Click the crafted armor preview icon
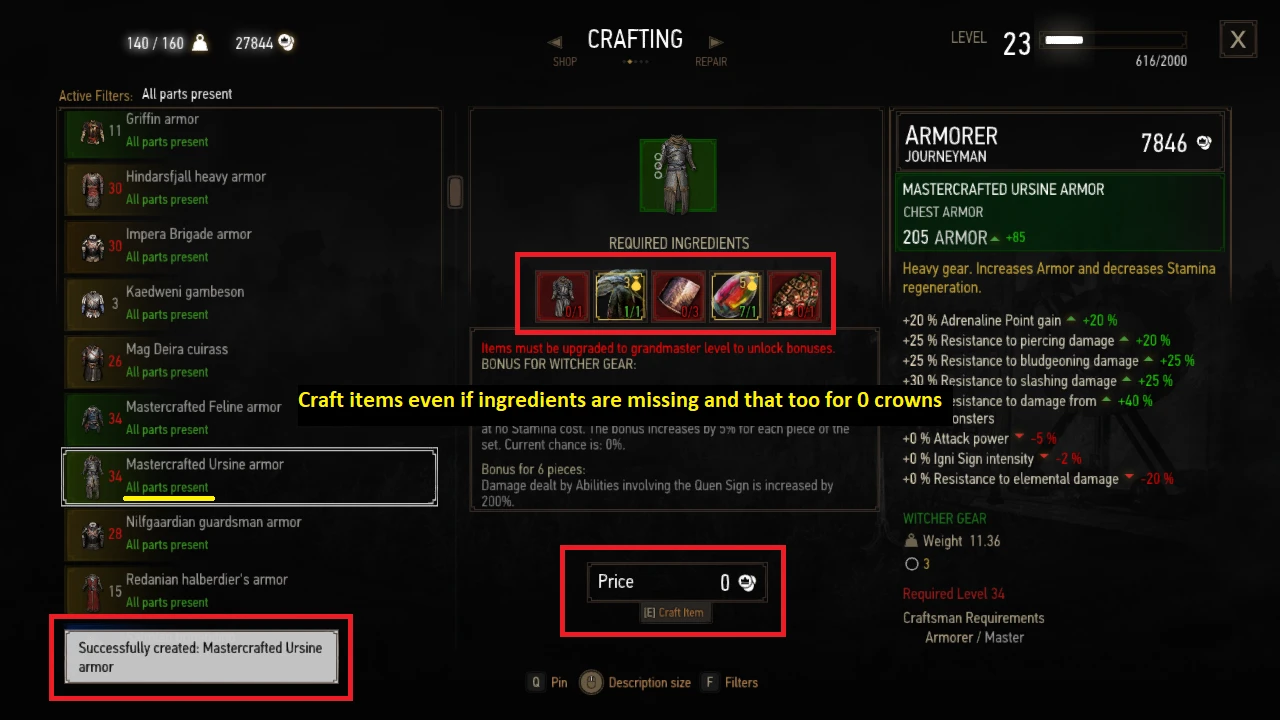Viewport: 1280px width, 720px height. [x=679, y=175]
